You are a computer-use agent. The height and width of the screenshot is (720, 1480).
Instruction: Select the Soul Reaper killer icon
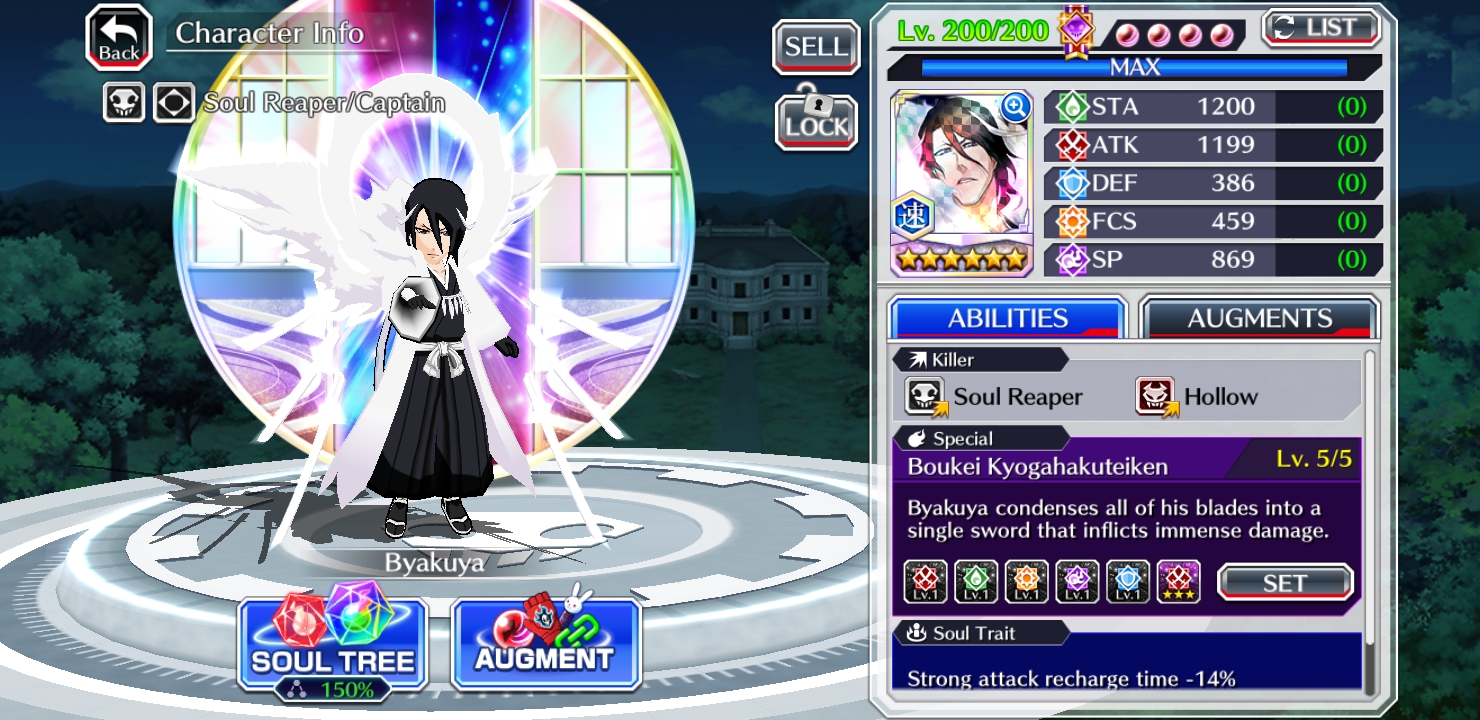925,396
